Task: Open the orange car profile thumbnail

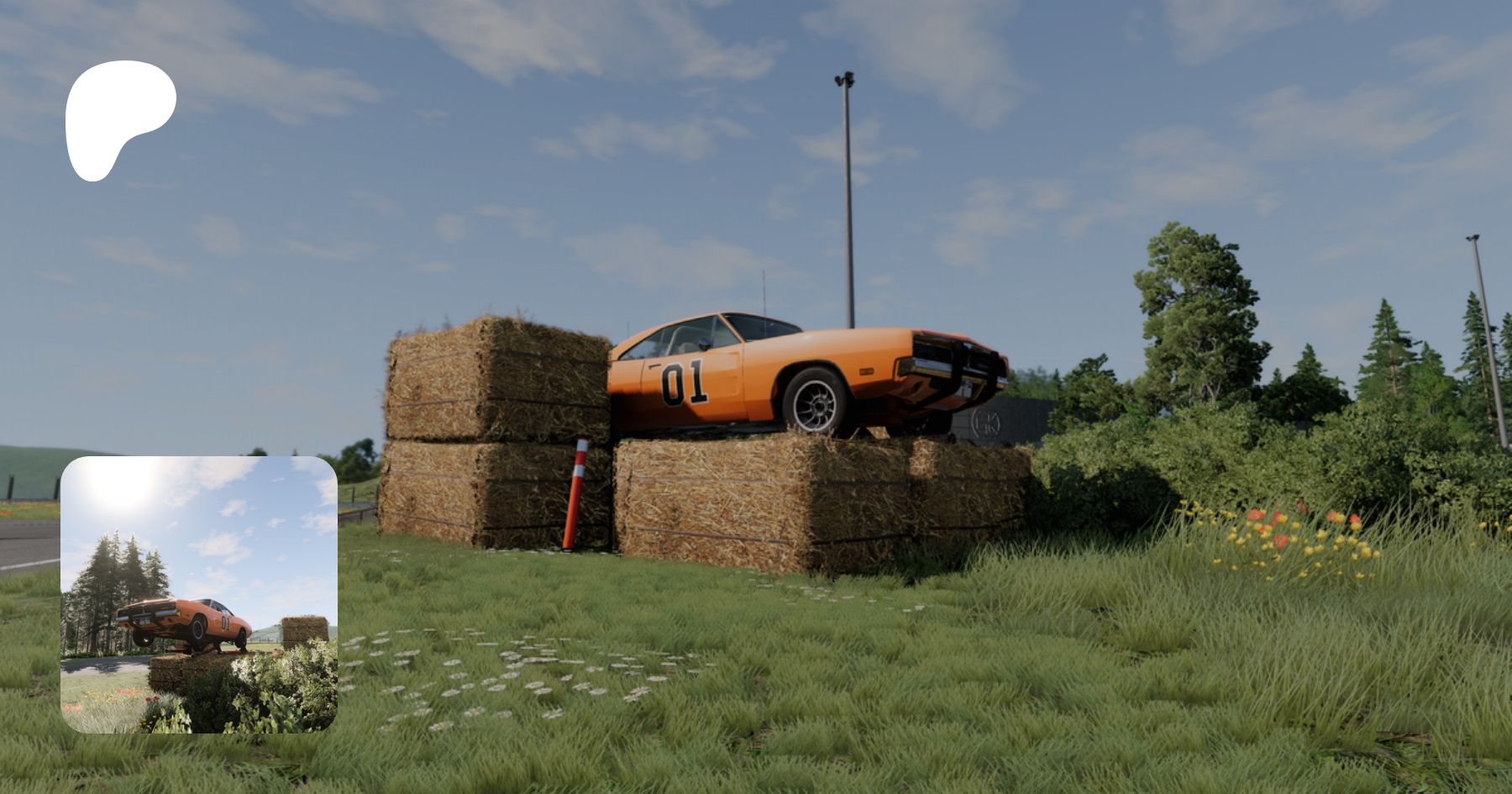Action: coord(199,594)
